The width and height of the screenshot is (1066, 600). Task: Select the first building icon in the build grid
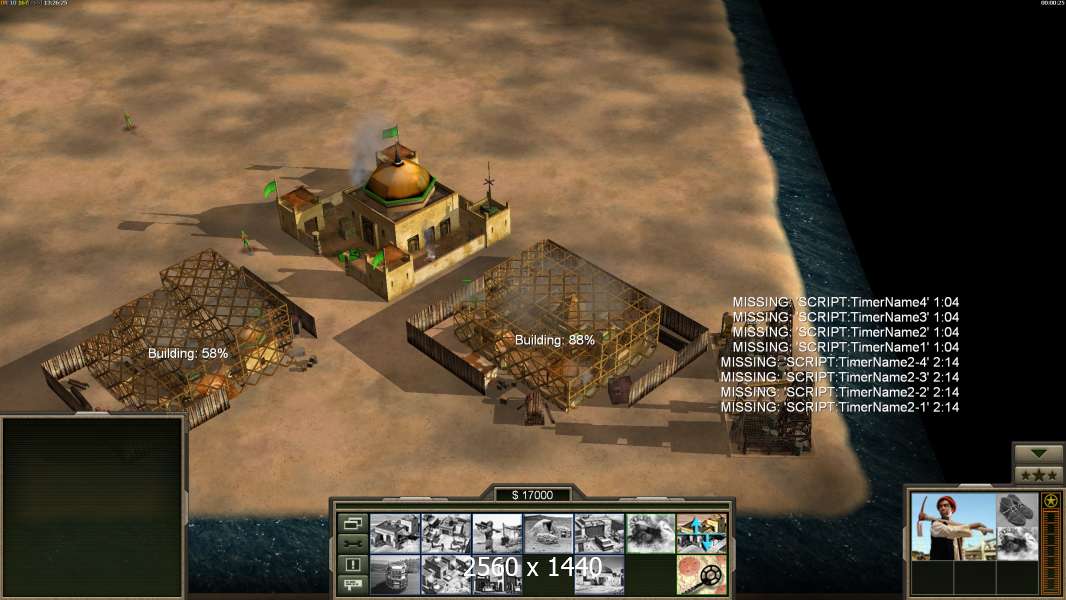[395, 533]
